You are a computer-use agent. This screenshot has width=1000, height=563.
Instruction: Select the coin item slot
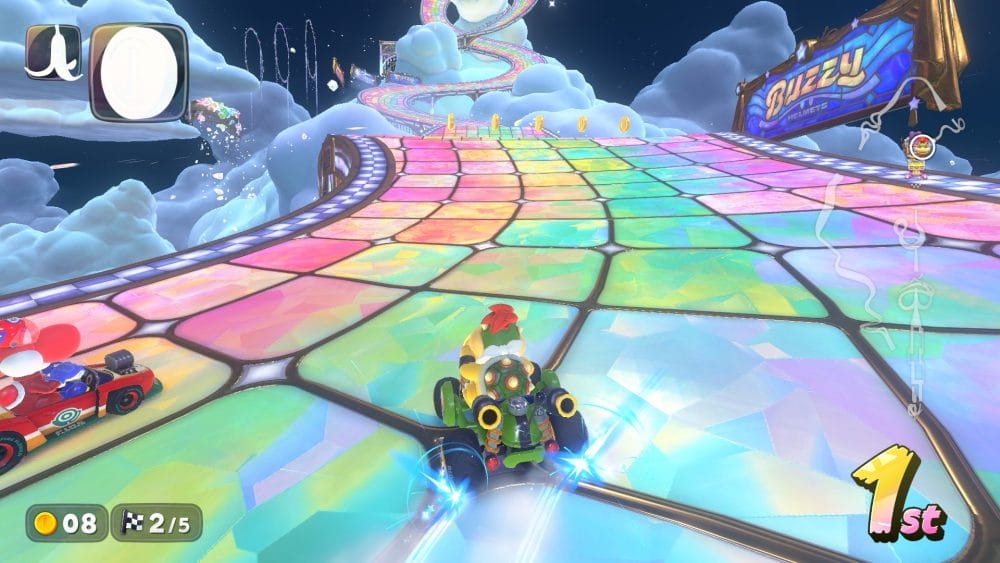[138, 70]
